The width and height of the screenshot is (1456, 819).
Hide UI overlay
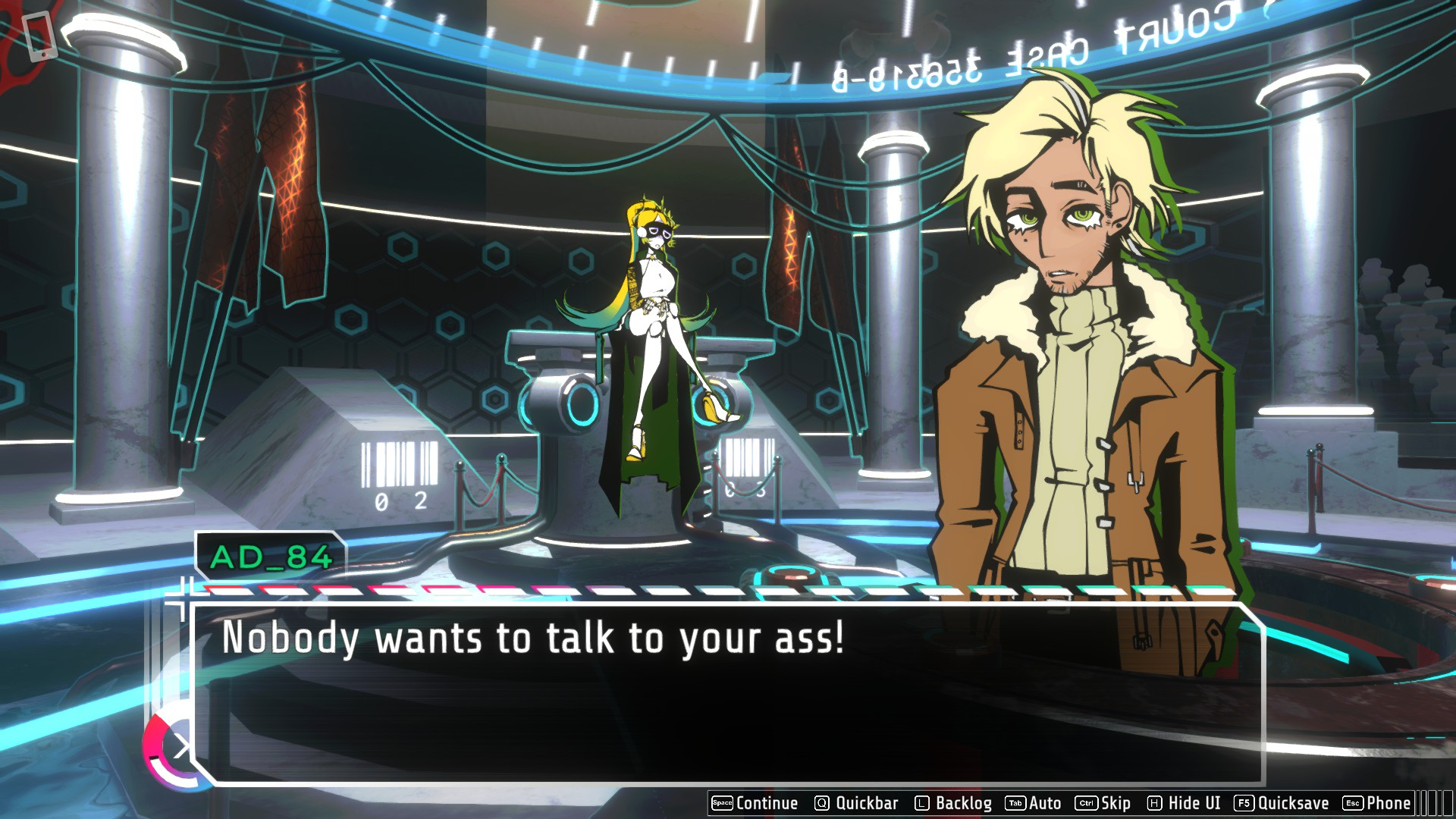pyautogui.click(x=1184, y=803)
